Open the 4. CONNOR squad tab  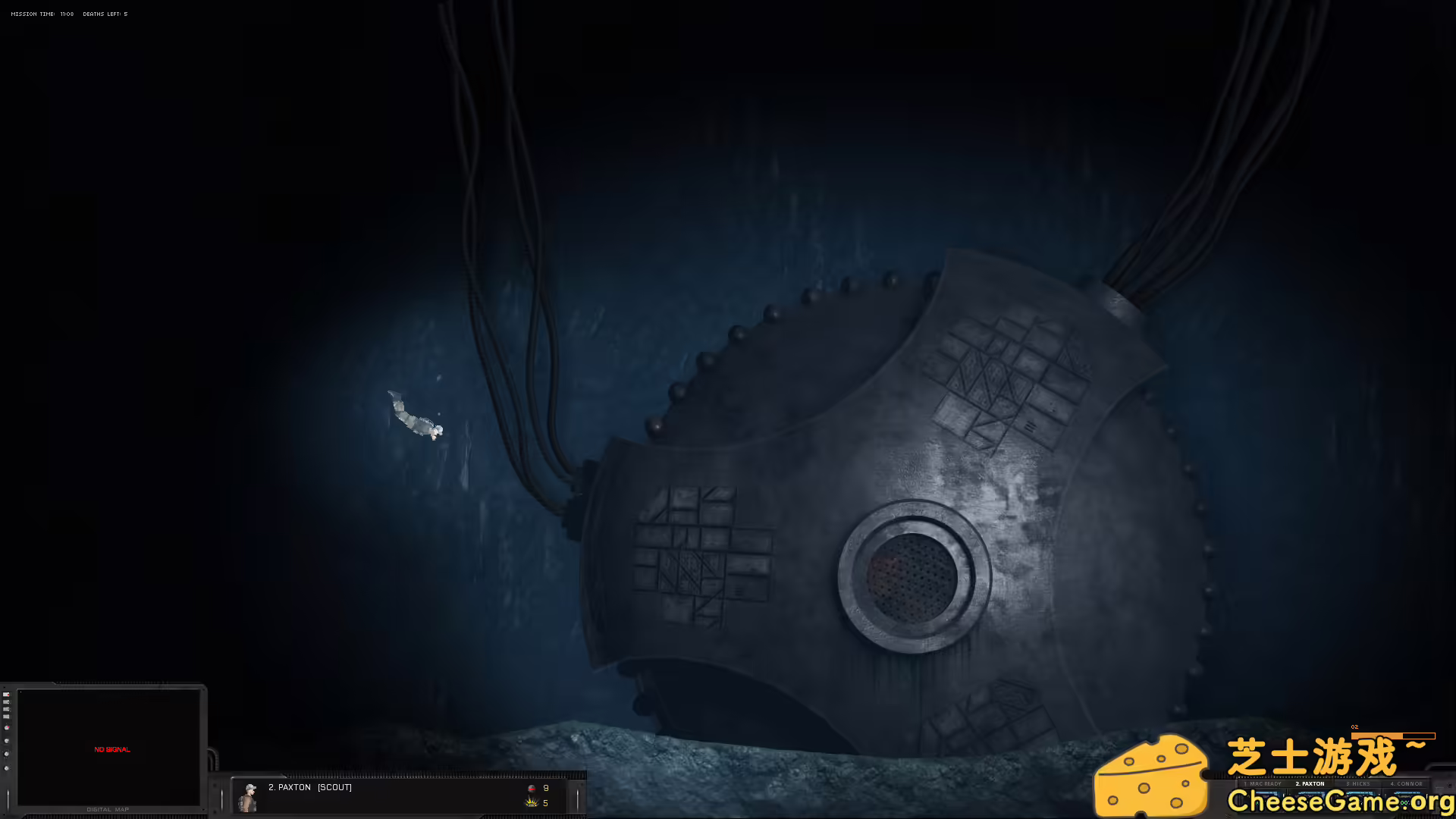pyautogui.click(x=1407, y=783)
